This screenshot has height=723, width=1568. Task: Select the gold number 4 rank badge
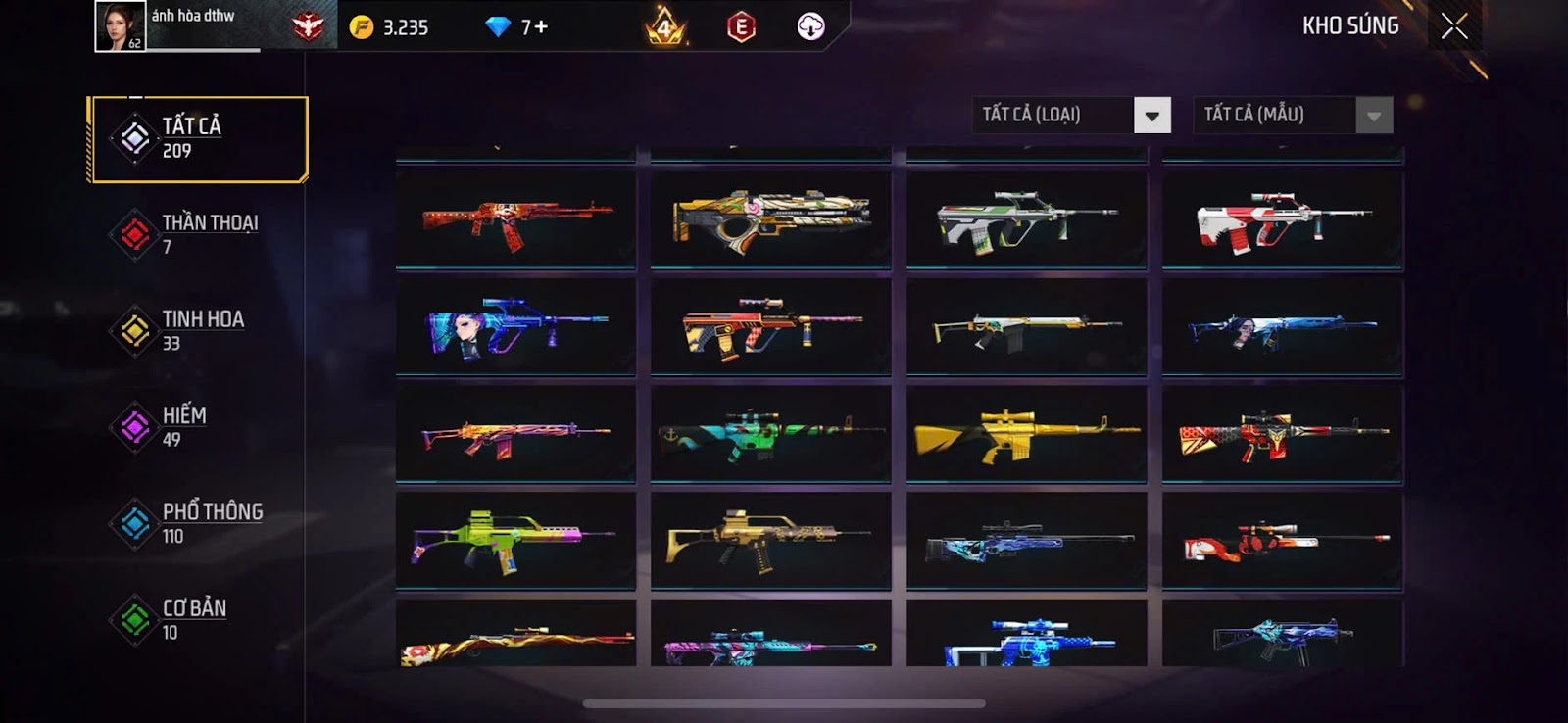pos(665,27)
